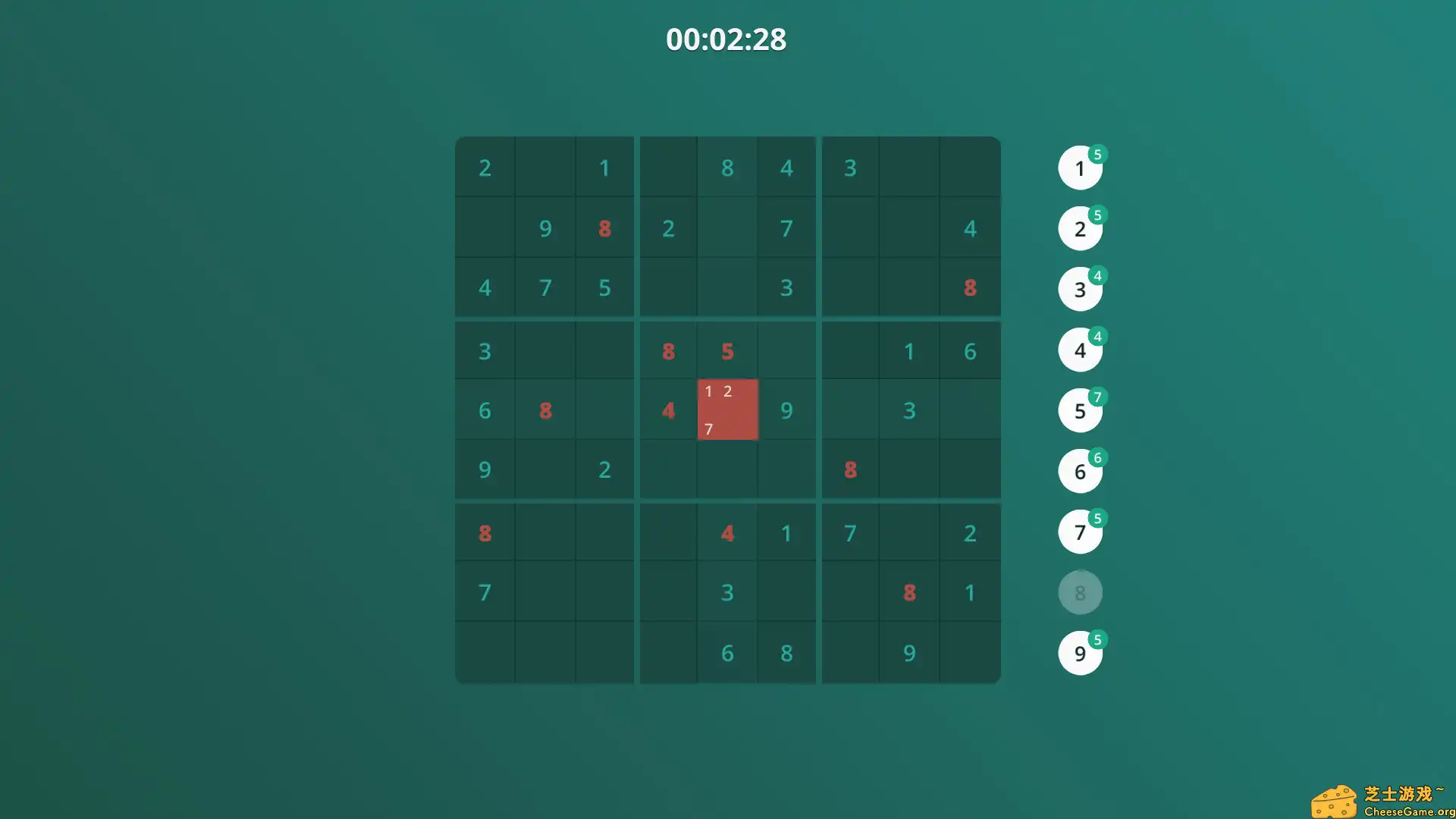The height and width of the screenshot is (819, 1456).
Task: Pick number 3 with remaining count 4
Action: click(x=1080, y=289)
